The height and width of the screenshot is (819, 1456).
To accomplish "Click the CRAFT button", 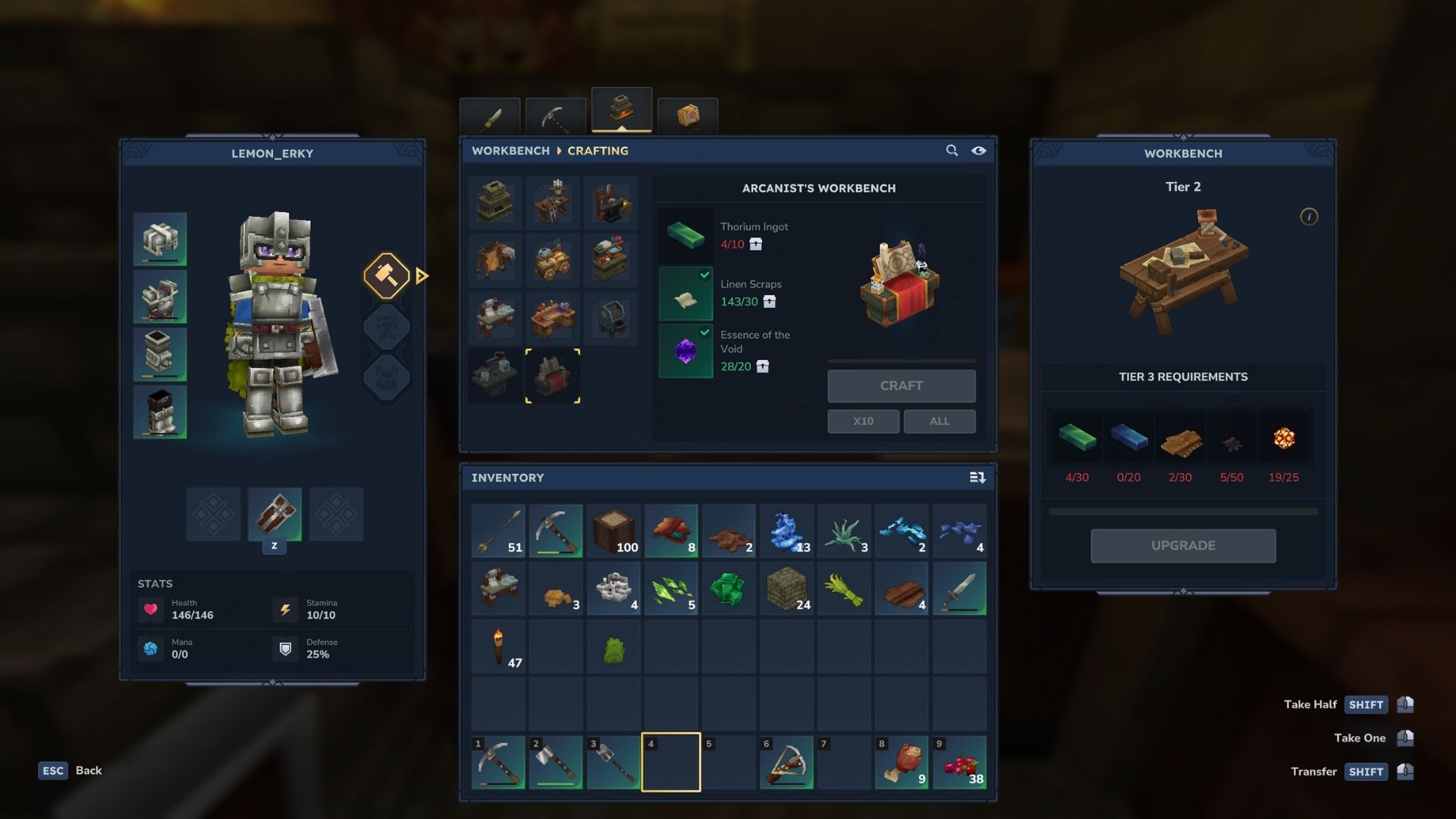I will pyautogui.click(x=901, y=386).
